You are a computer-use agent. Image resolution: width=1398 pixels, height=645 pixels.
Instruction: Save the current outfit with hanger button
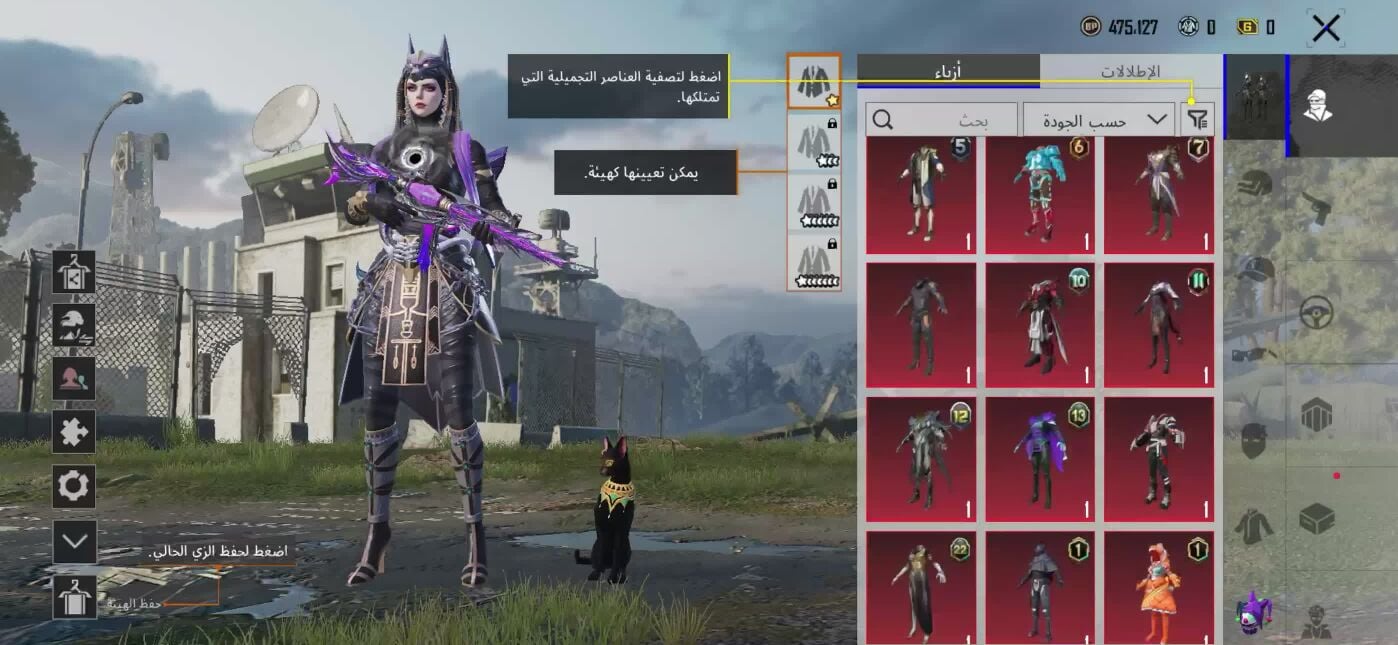pos(74,597)
